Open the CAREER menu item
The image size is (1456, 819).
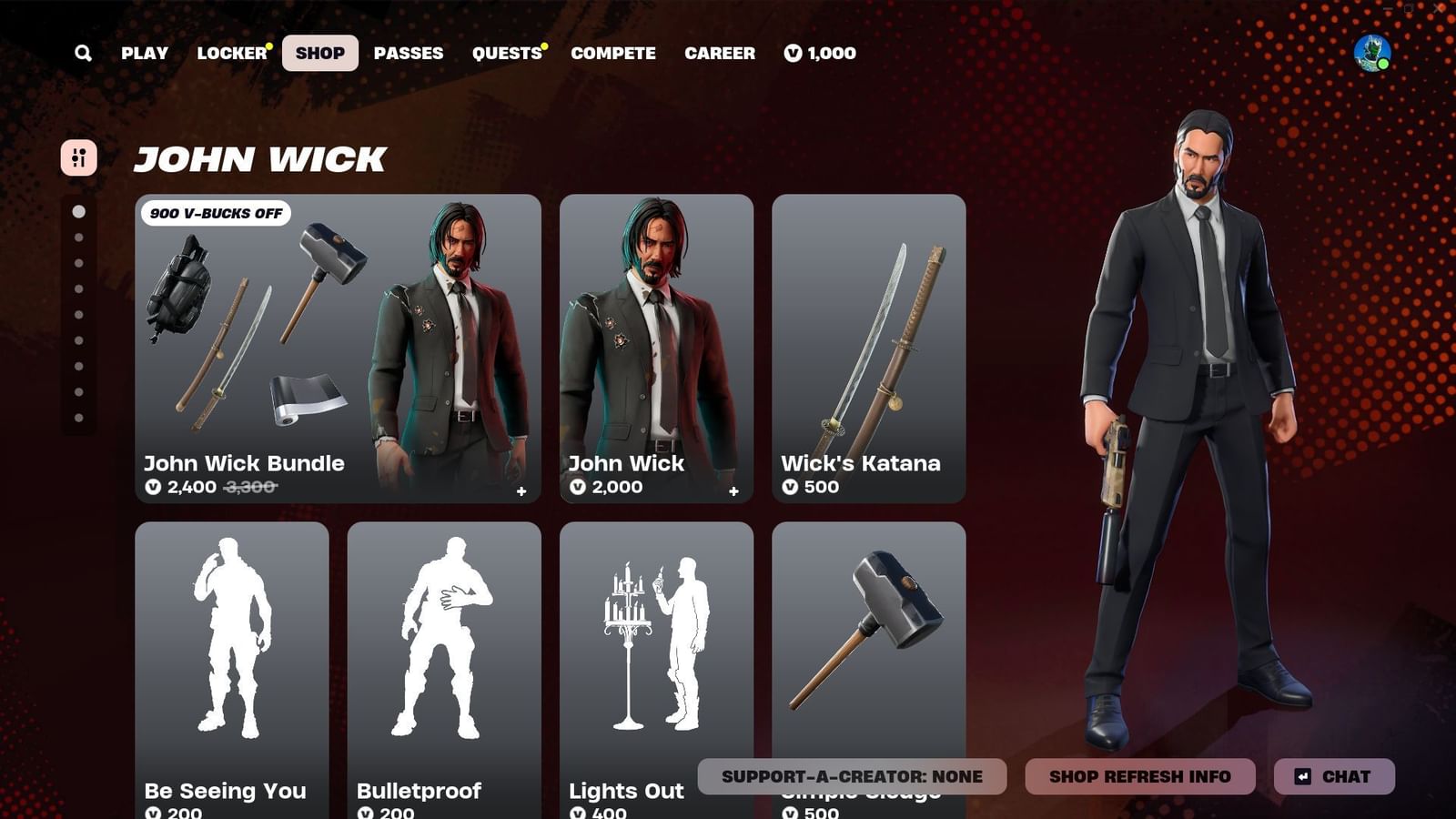(x=720, y=53)
